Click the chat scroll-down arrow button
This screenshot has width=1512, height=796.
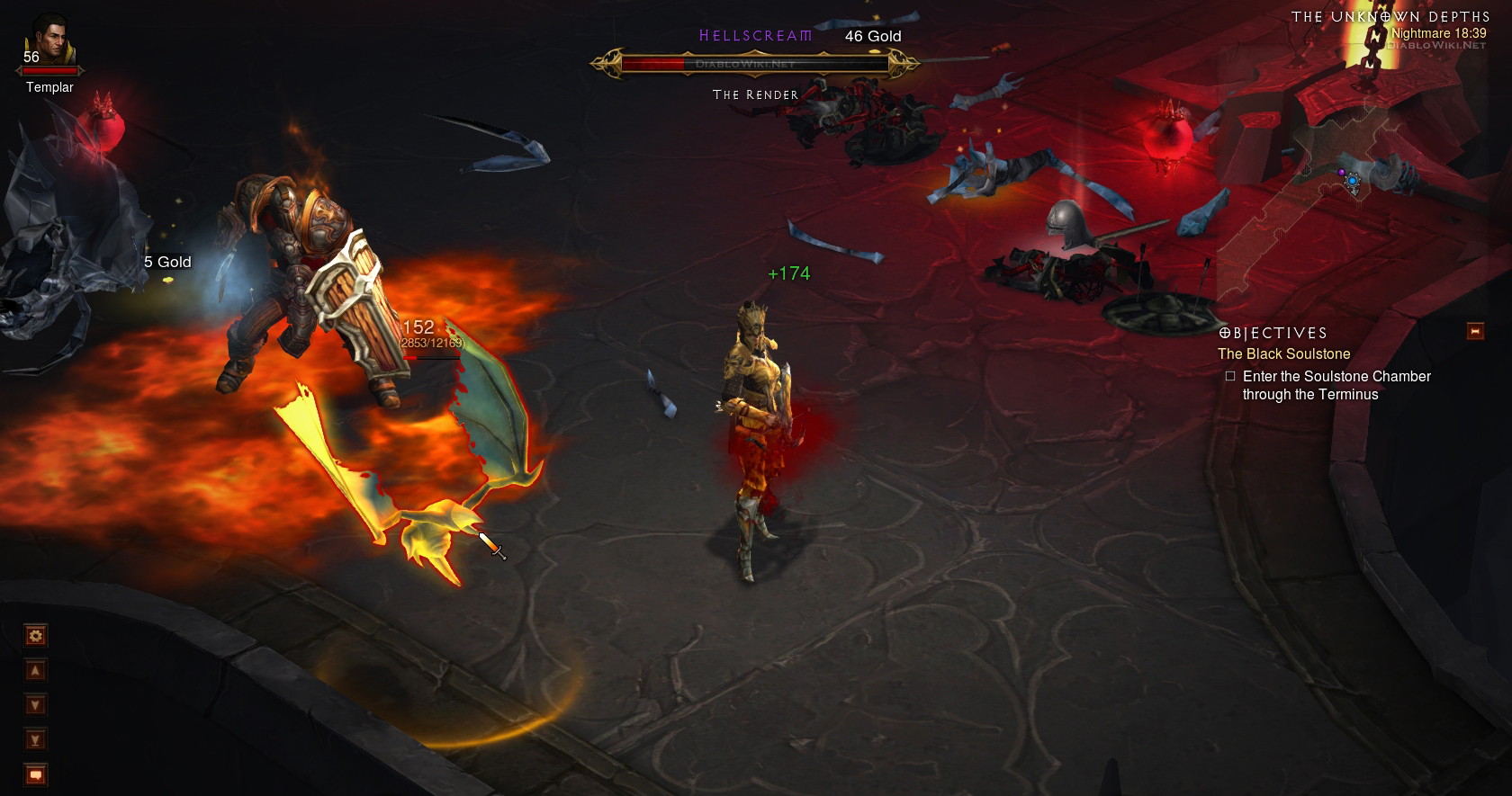click(35, 705)
